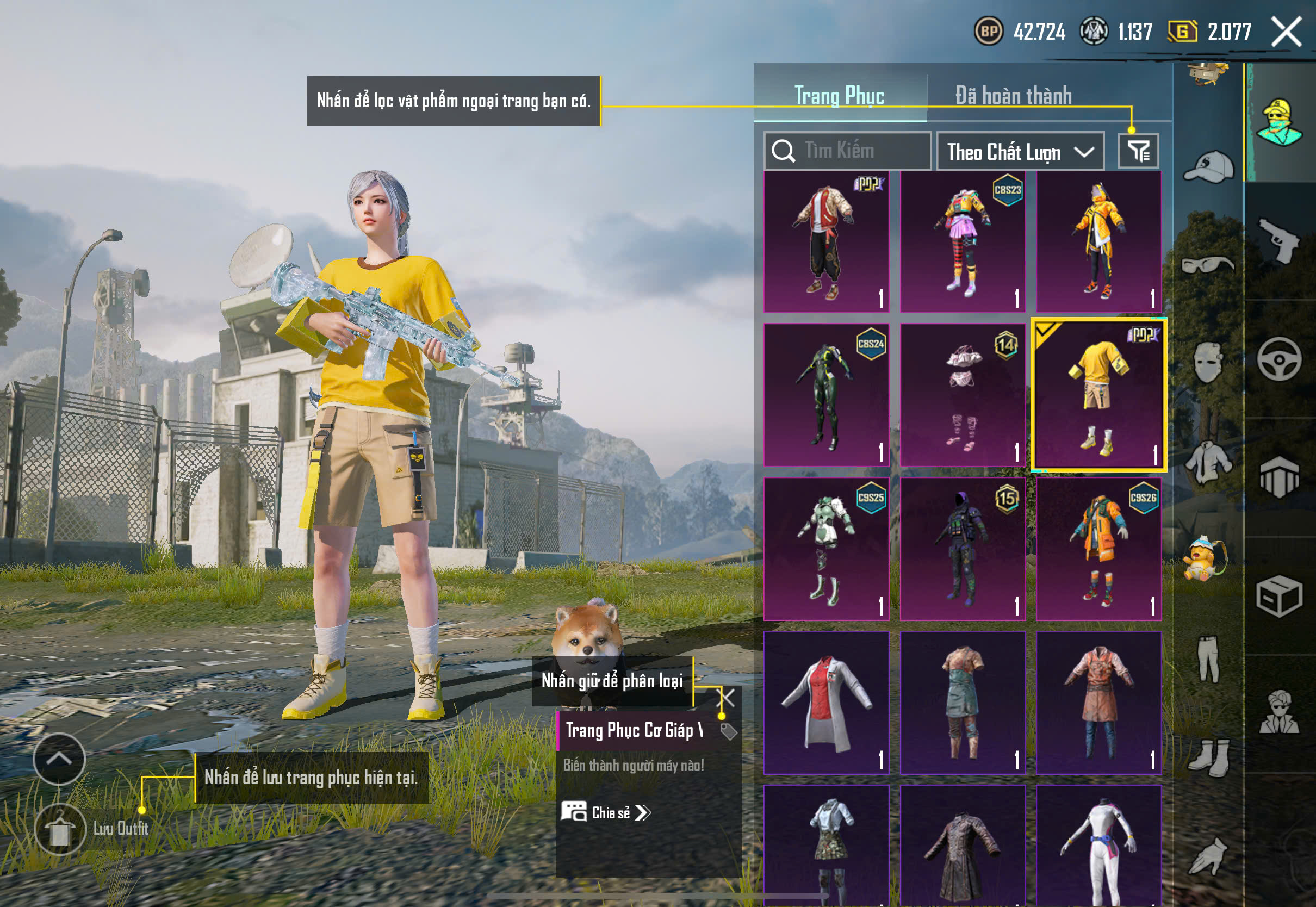Save current look with Lưu Outfit
This screenshot has height=907, width=1316.
pos(60,829)
